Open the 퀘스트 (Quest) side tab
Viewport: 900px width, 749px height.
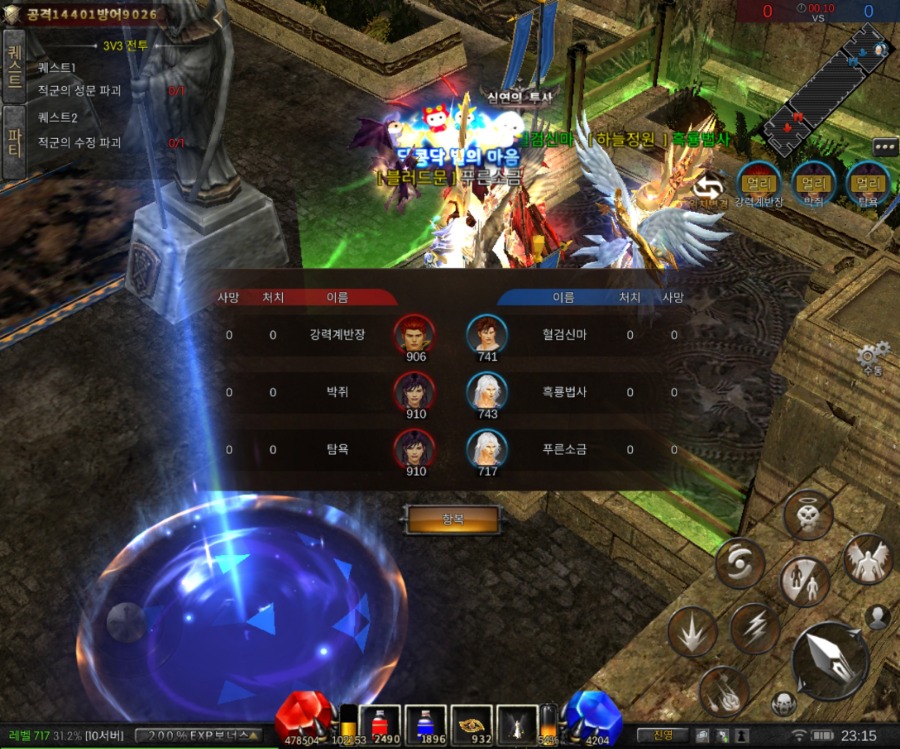click(14, 65)
